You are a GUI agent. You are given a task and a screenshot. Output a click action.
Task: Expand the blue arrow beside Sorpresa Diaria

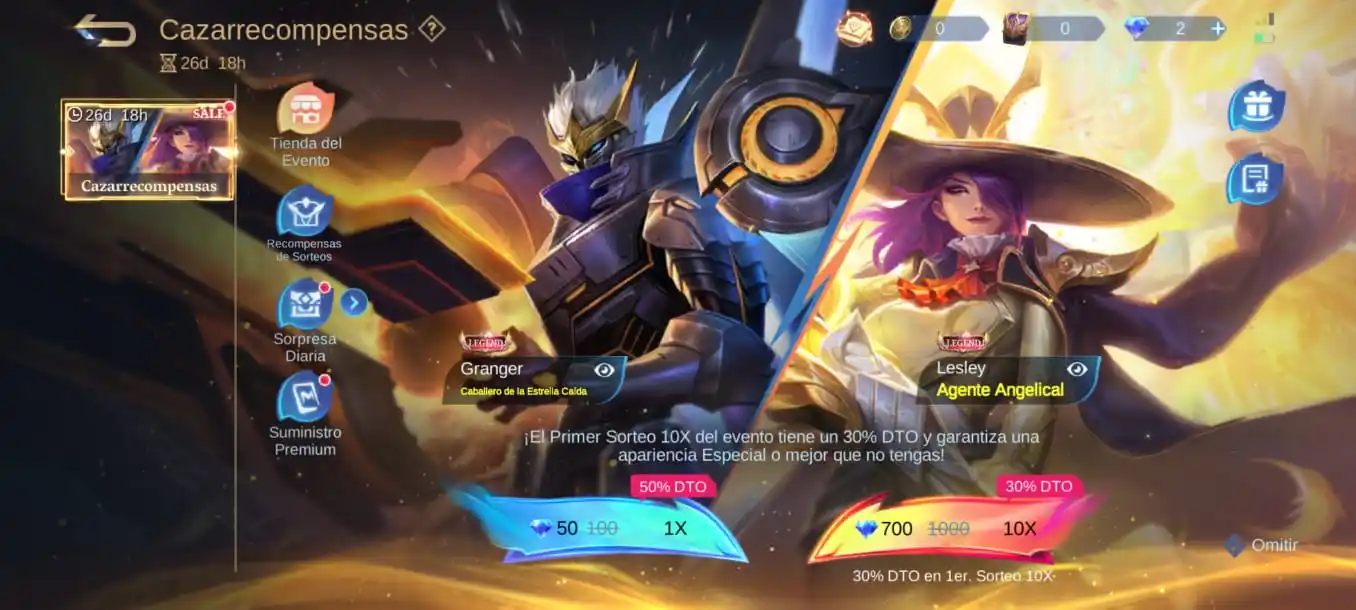(354, 301)
